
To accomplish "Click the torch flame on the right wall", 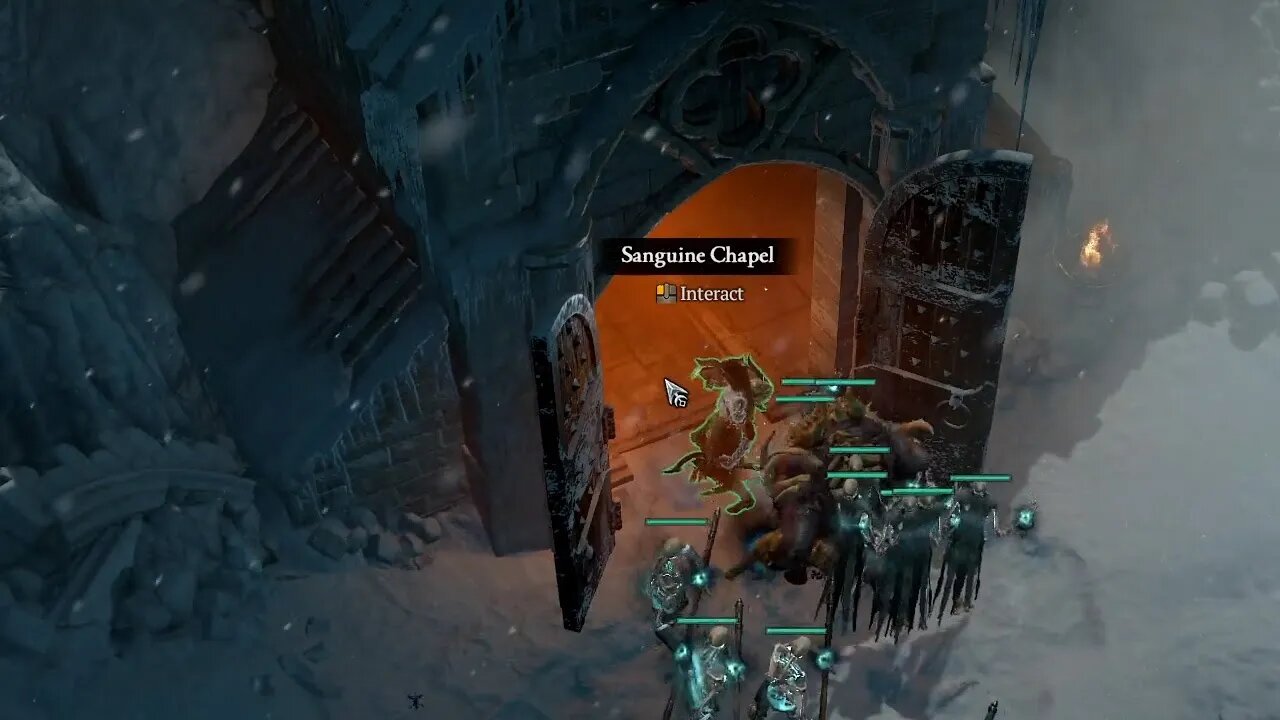I will (1093, 243).
